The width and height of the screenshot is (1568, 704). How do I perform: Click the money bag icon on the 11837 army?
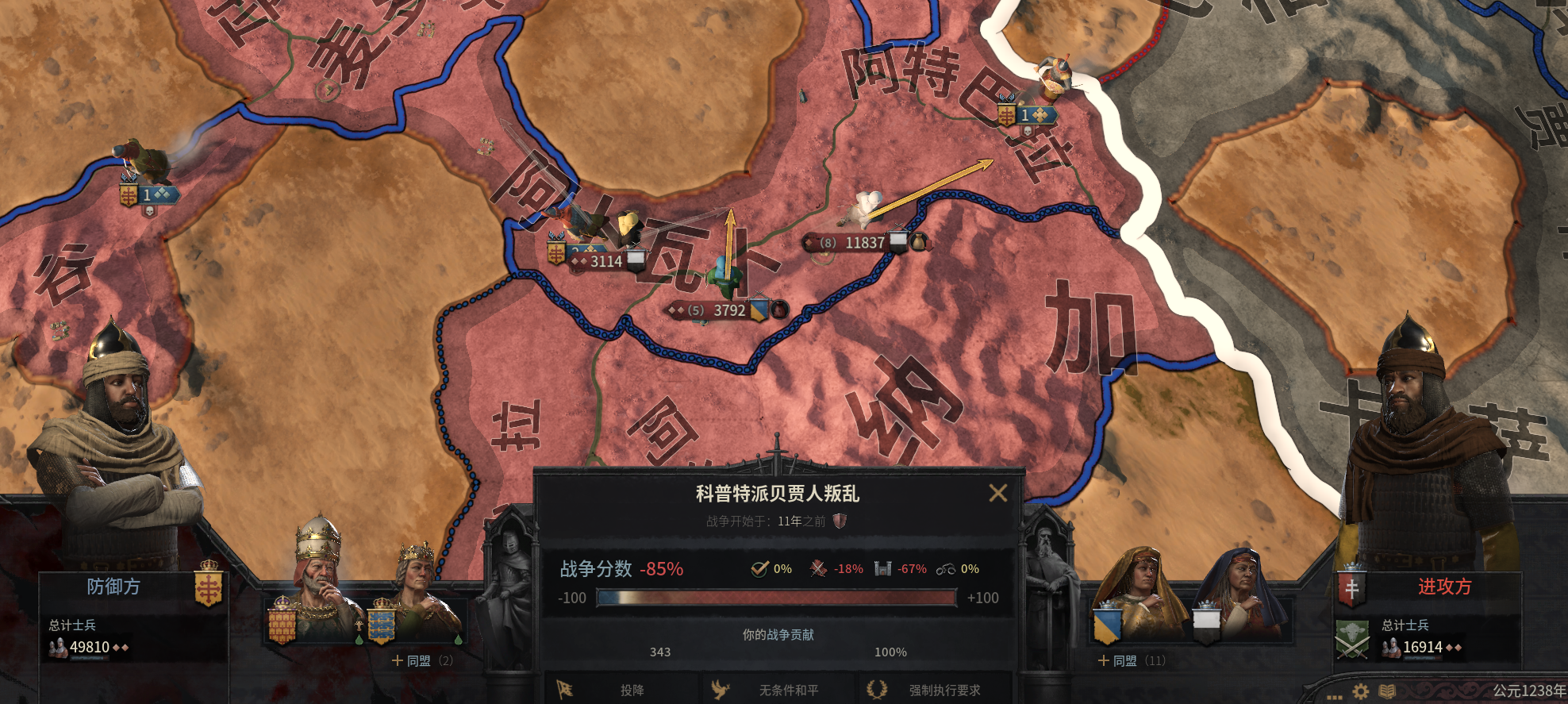tap(919, 244)
